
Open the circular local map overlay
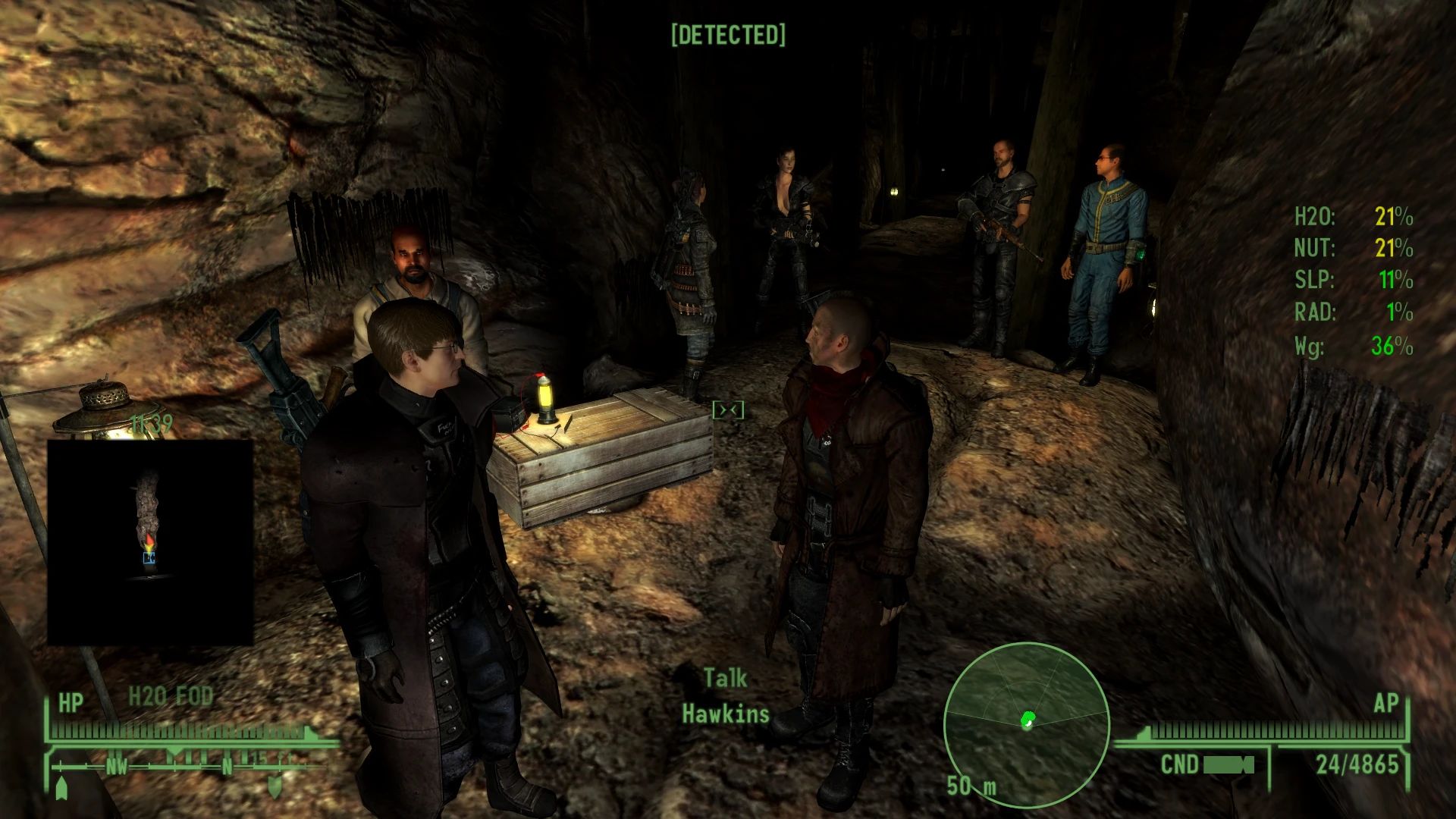coord(1026,724)
